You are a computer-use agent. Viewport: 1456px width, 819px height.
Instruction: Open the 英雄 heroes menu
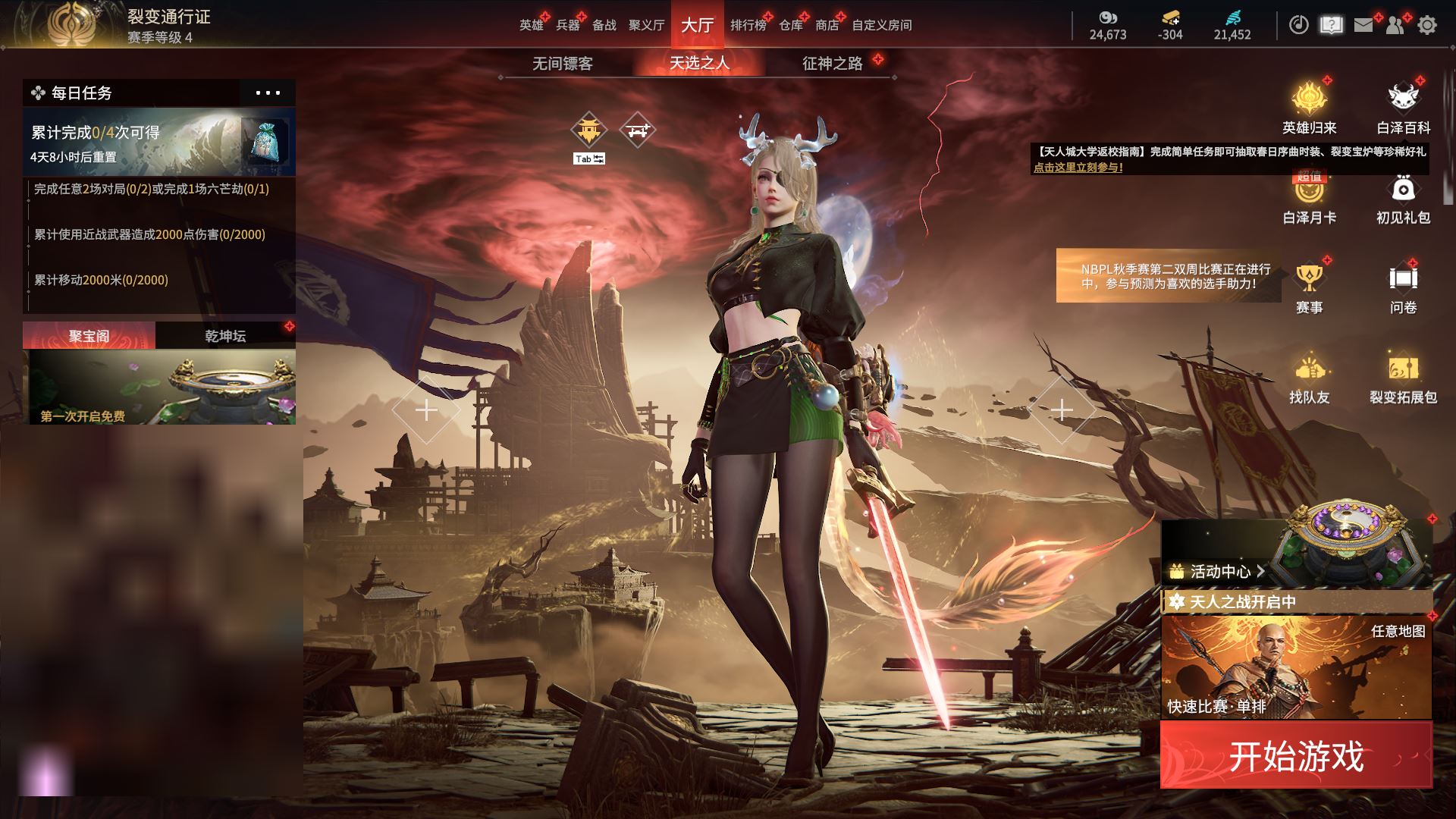(x=531, y=25)
